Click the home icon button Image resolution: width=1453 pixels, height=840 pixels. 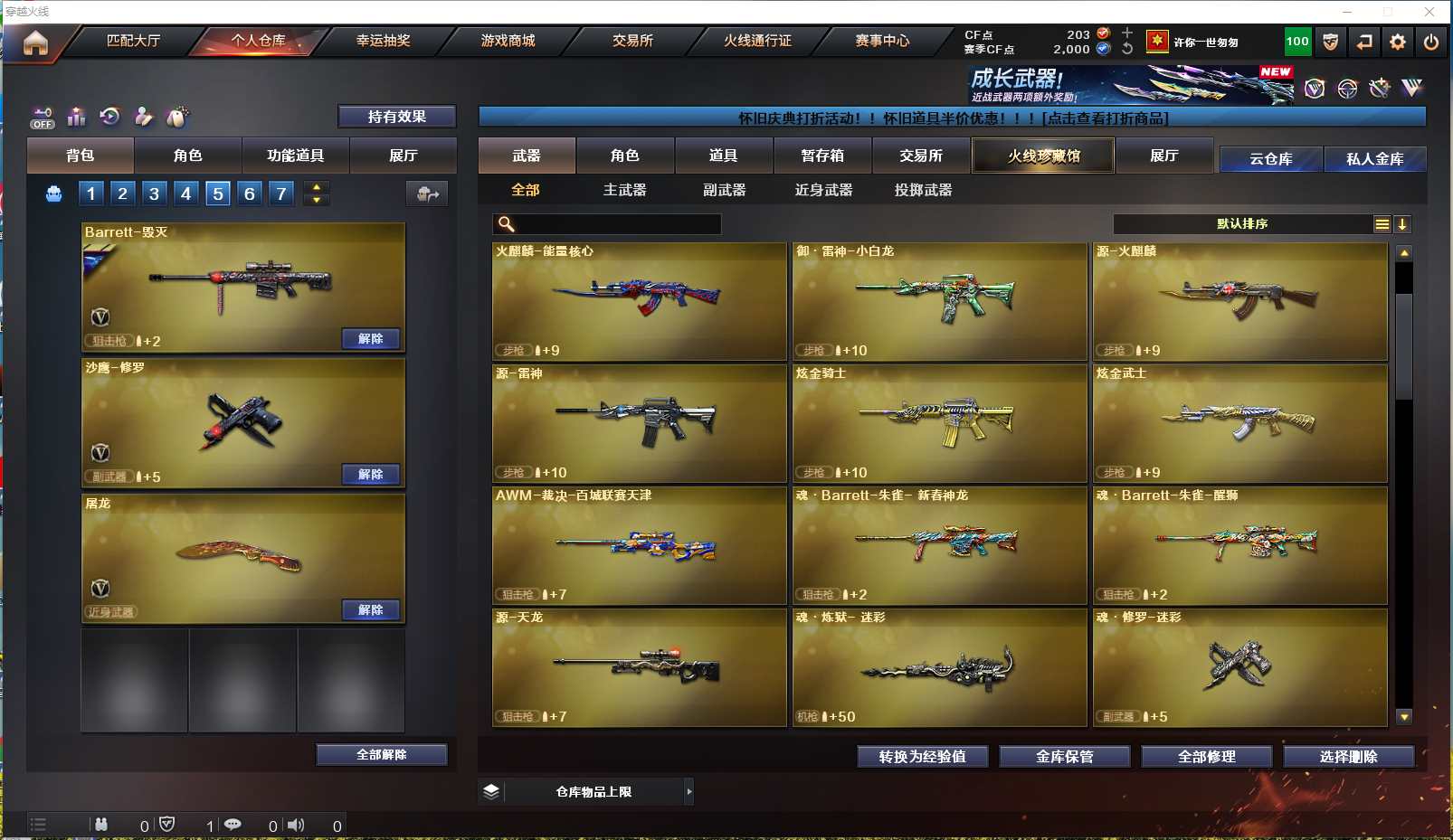pos(35,42)
